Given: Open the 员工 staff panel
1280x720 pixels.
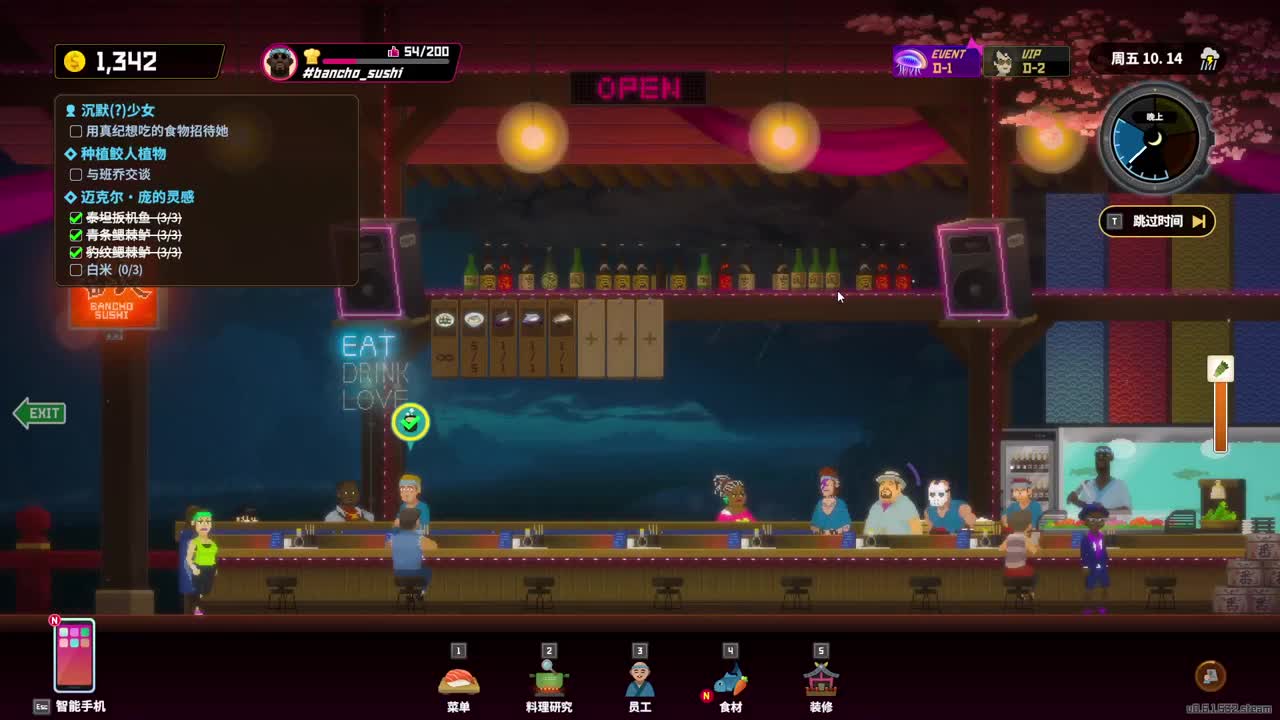Looking at the screenshot, I should [x=640, y=680].
